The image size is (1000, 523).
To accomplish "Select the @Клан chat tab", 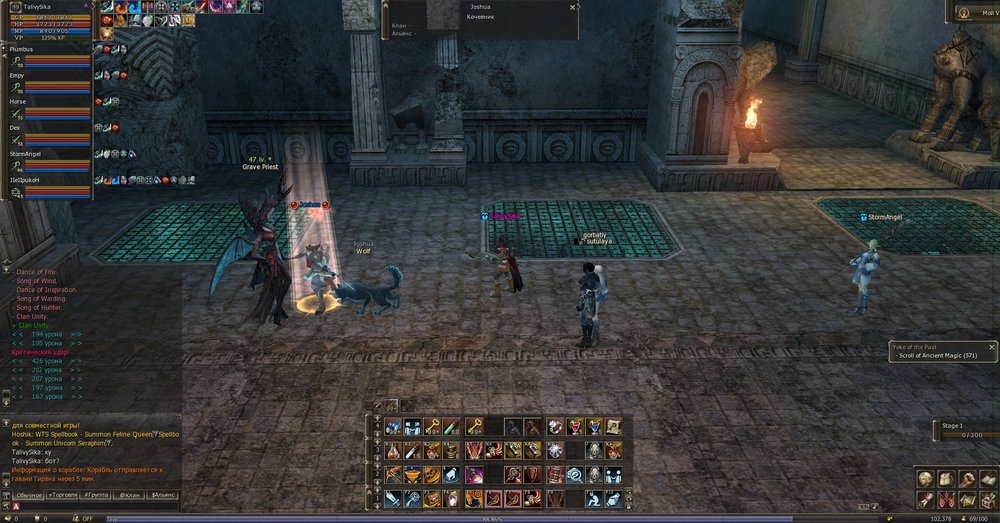I will 130,495.
